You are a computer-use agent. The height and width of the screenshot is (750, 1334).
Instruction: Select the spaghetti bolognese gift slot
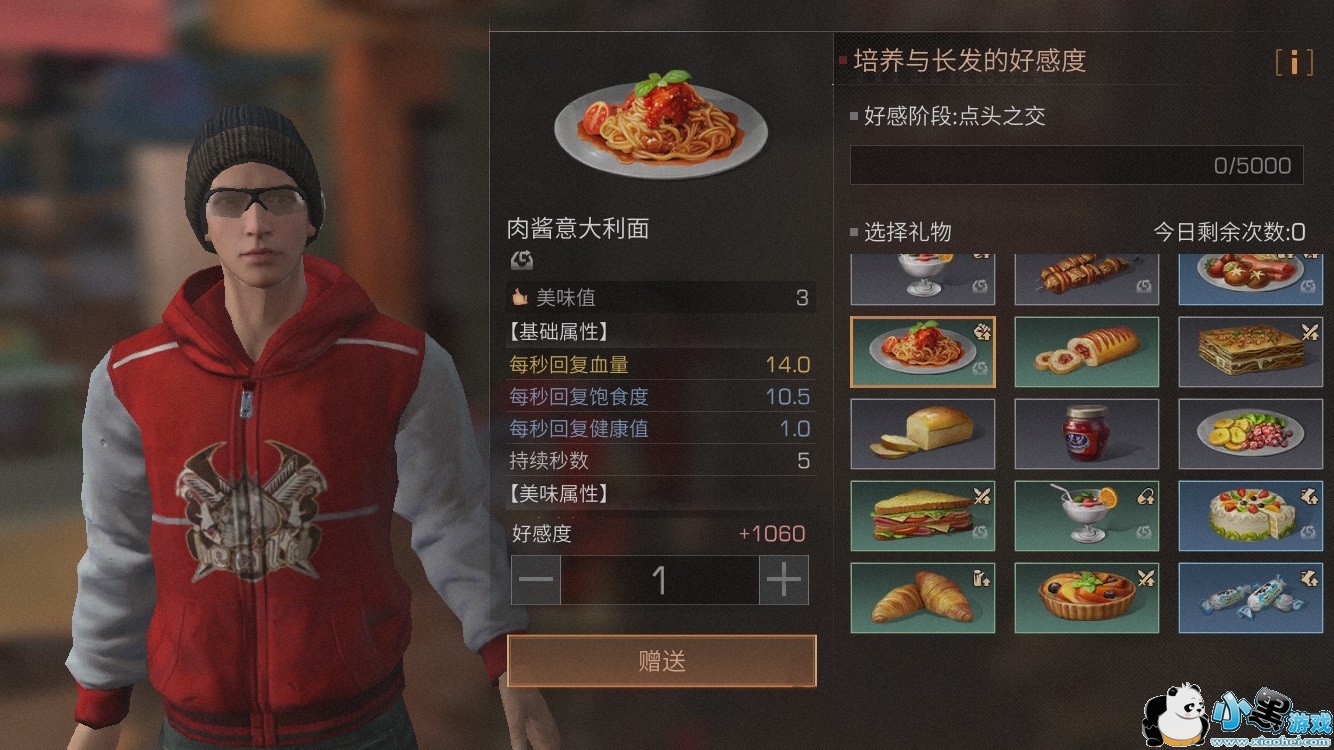coord(923,351)
